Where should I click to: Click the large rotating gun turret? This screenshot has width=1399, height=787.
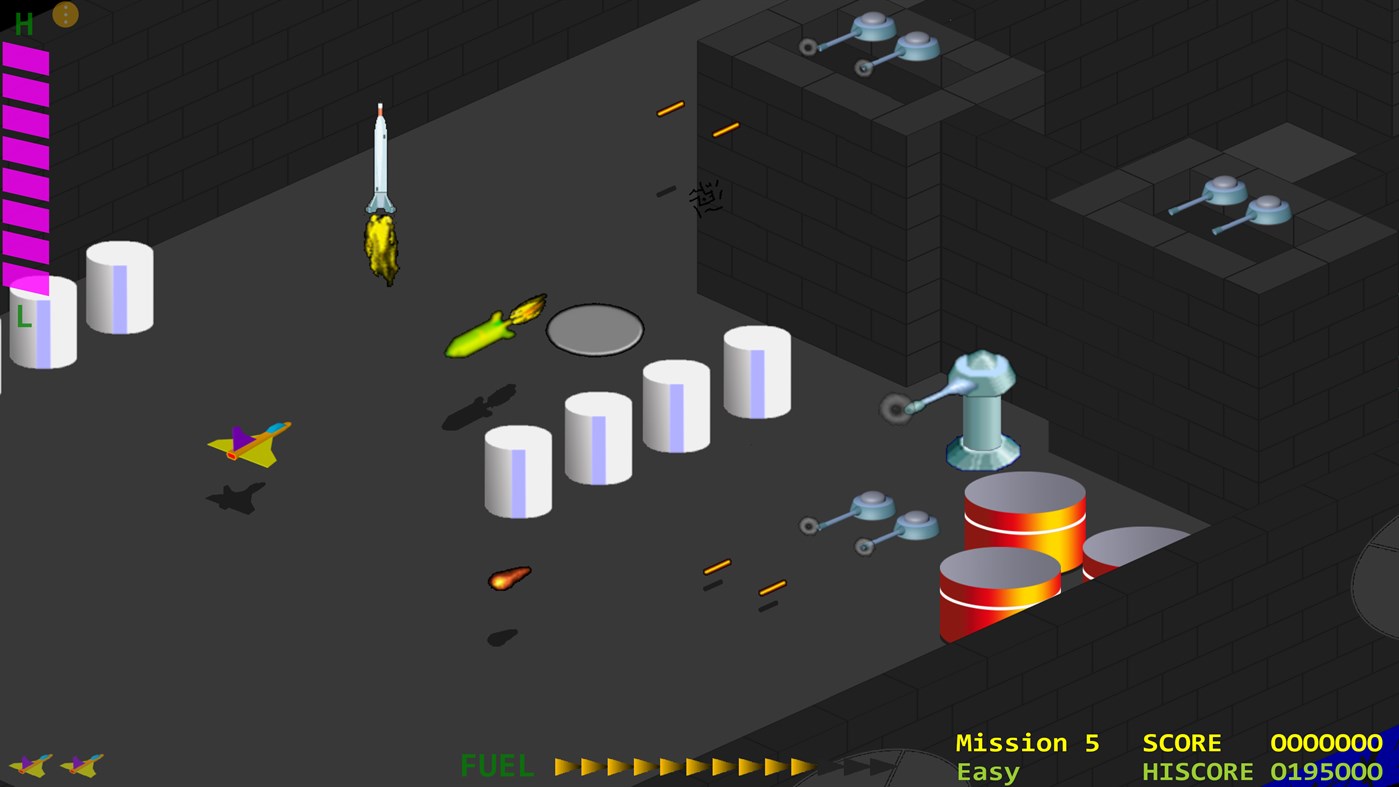tap(980, 410)
